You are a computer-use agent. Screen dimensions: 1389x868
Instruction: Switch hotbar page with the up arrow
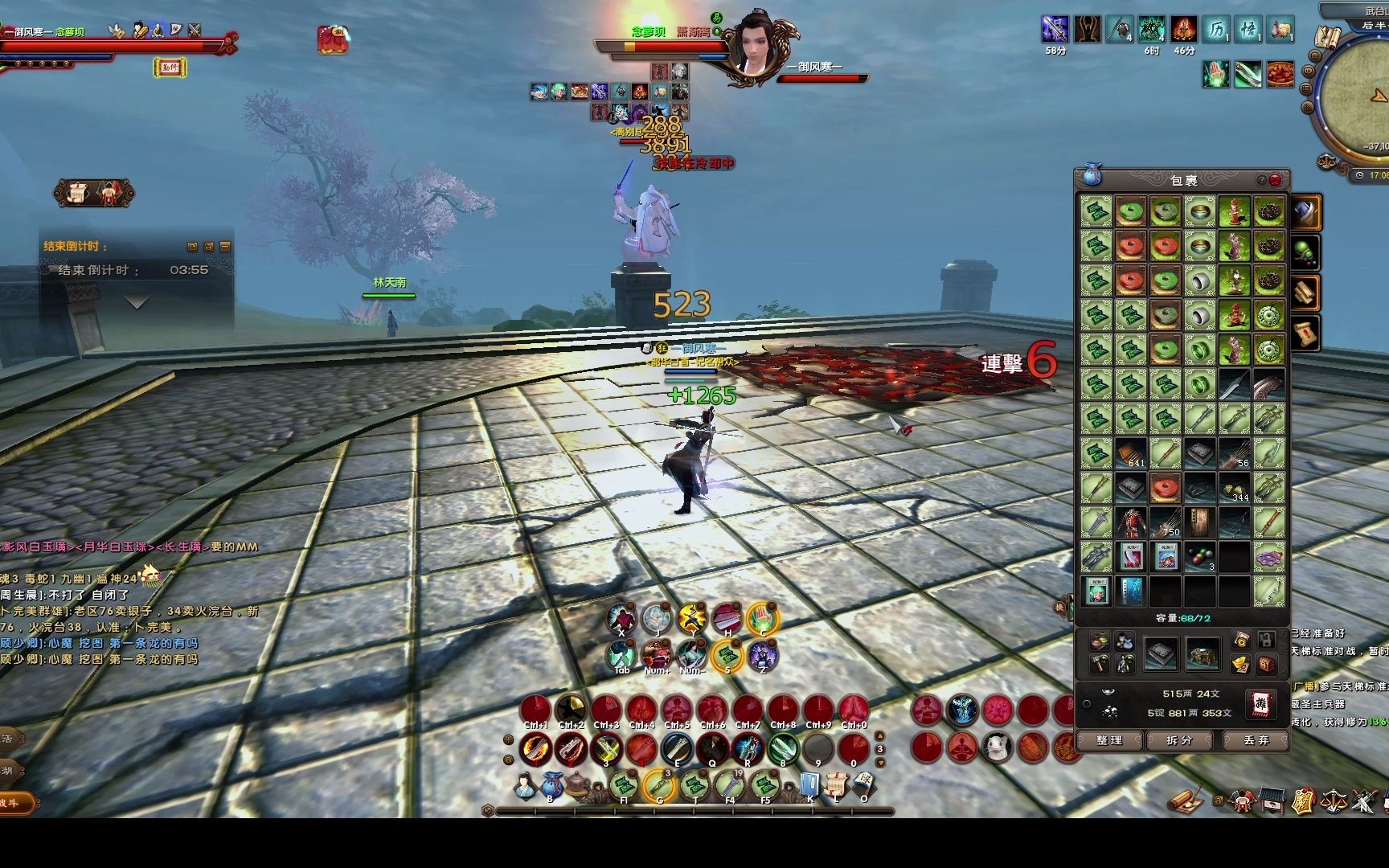[880, 735]
